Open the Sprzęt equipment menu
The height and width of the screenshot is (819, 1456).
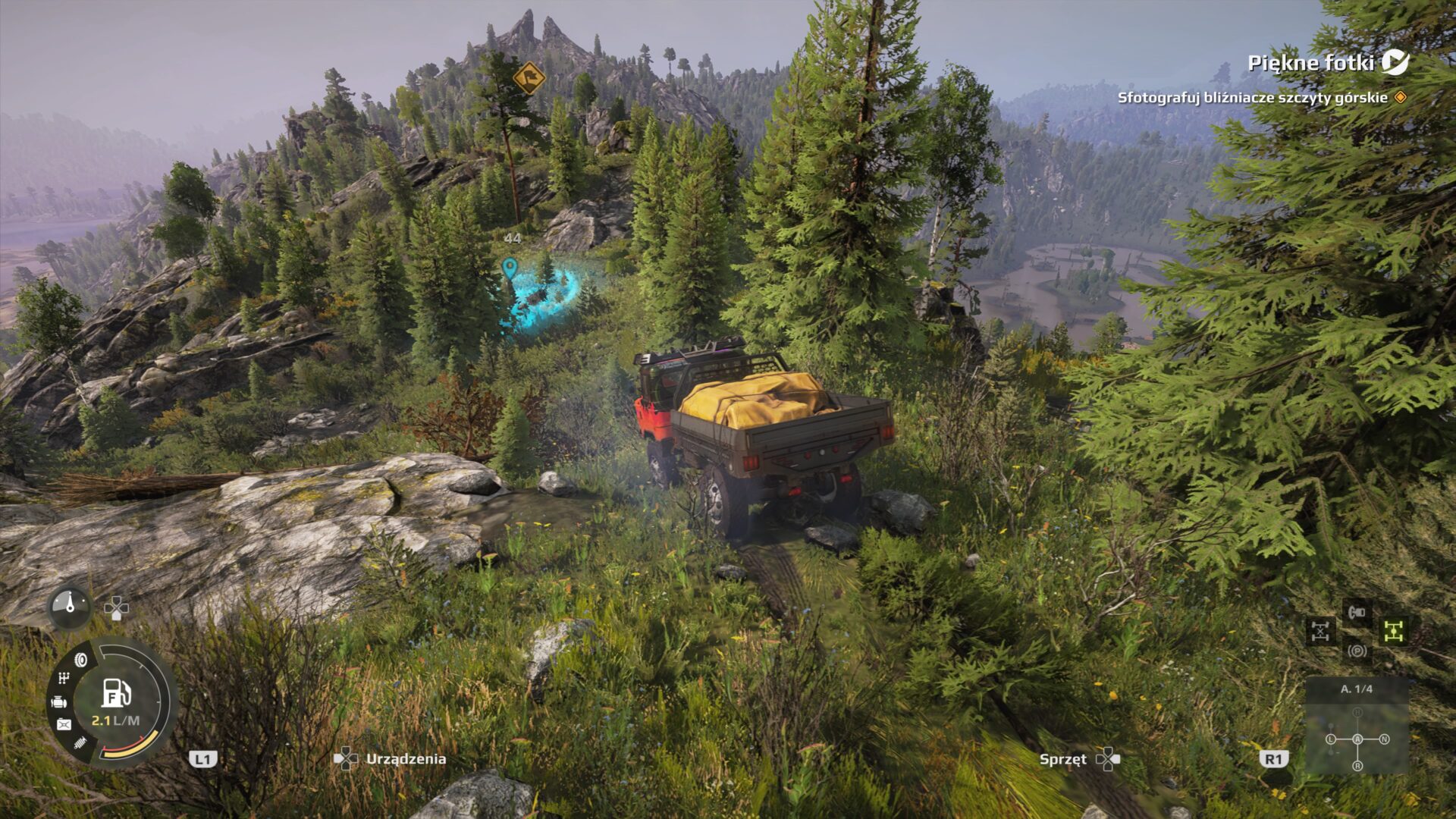(x=1063, y=759)
